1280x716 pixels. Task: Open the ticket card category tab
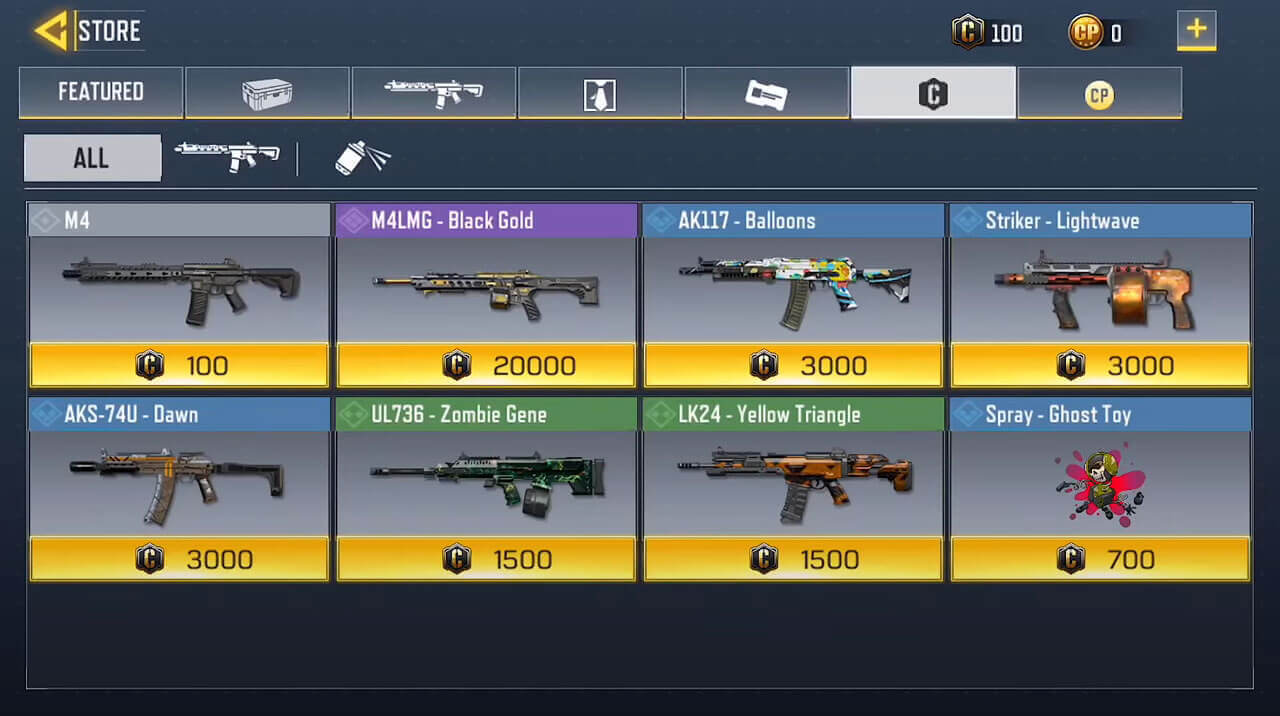(766, 93)
